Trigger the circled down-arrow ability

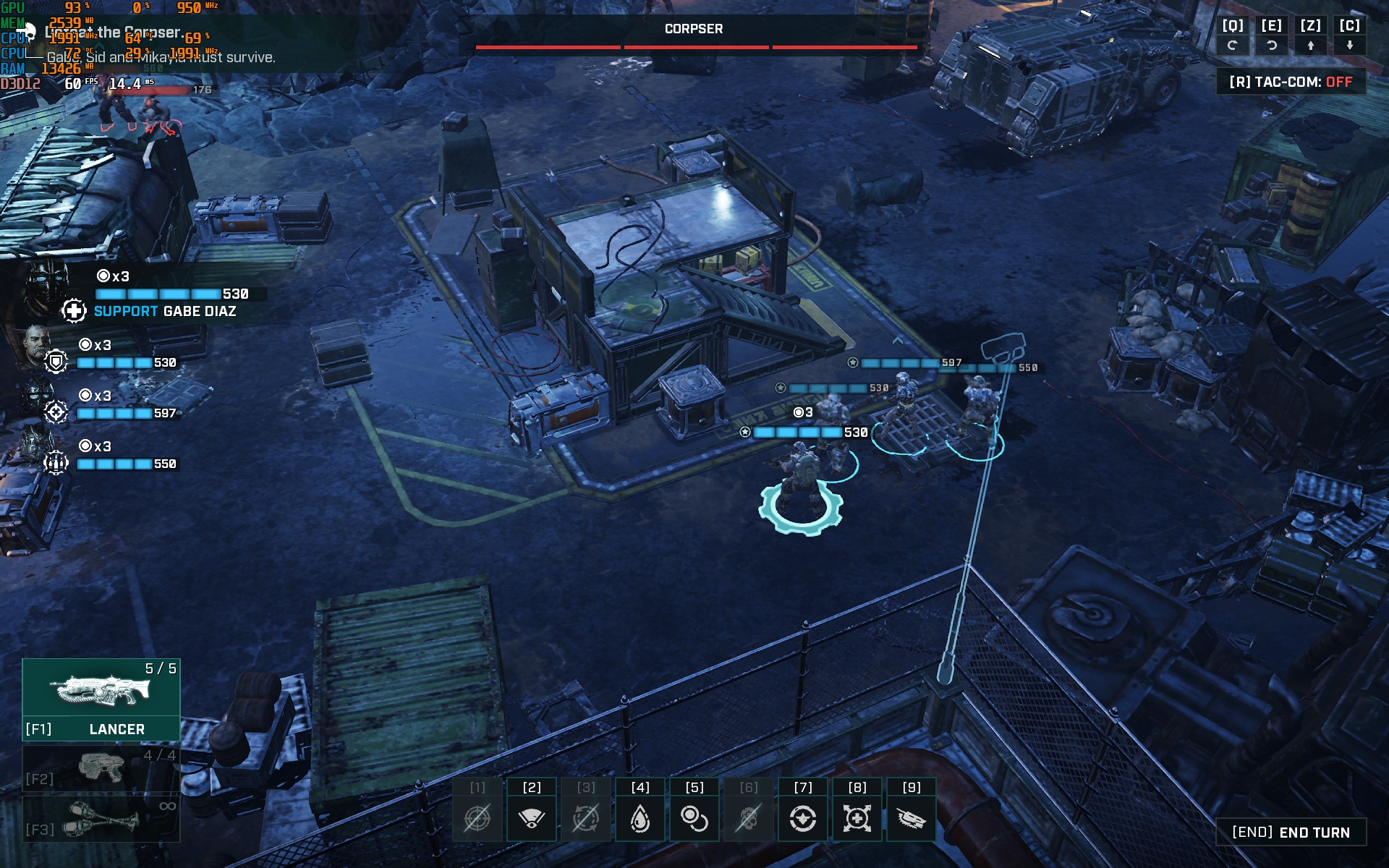[x=803, y=818]
